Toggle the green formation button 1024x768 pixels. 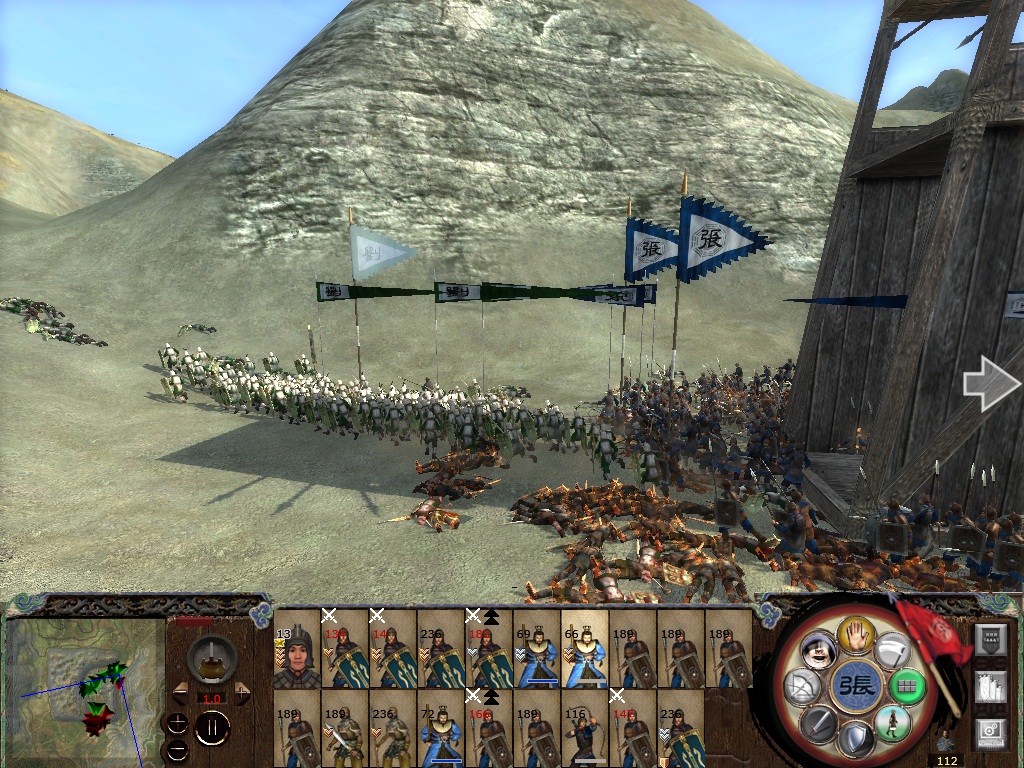pos(908,688)
